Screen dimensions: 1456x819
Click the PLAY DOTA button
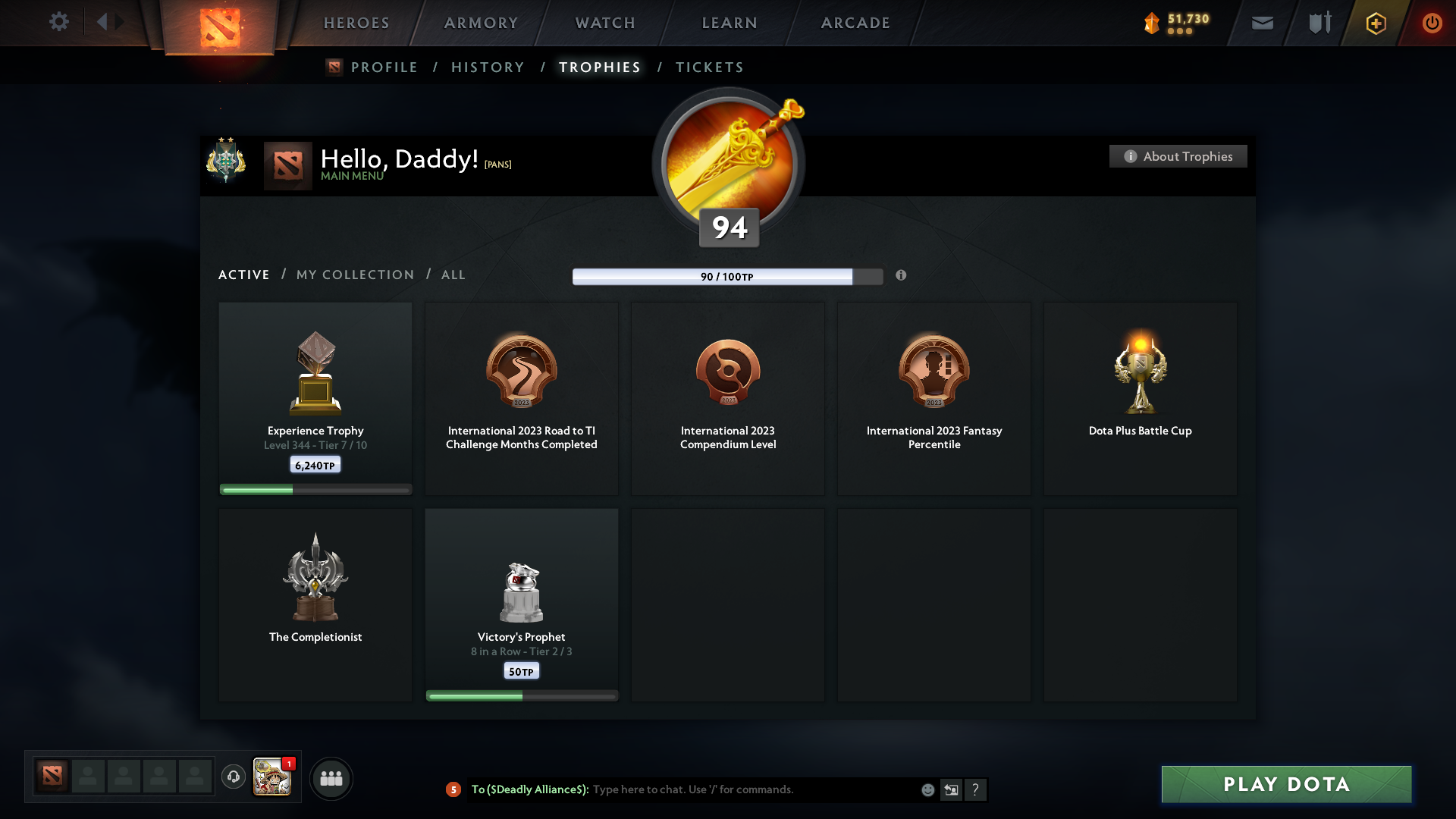pyautogui.click(x=1285, y=785)
